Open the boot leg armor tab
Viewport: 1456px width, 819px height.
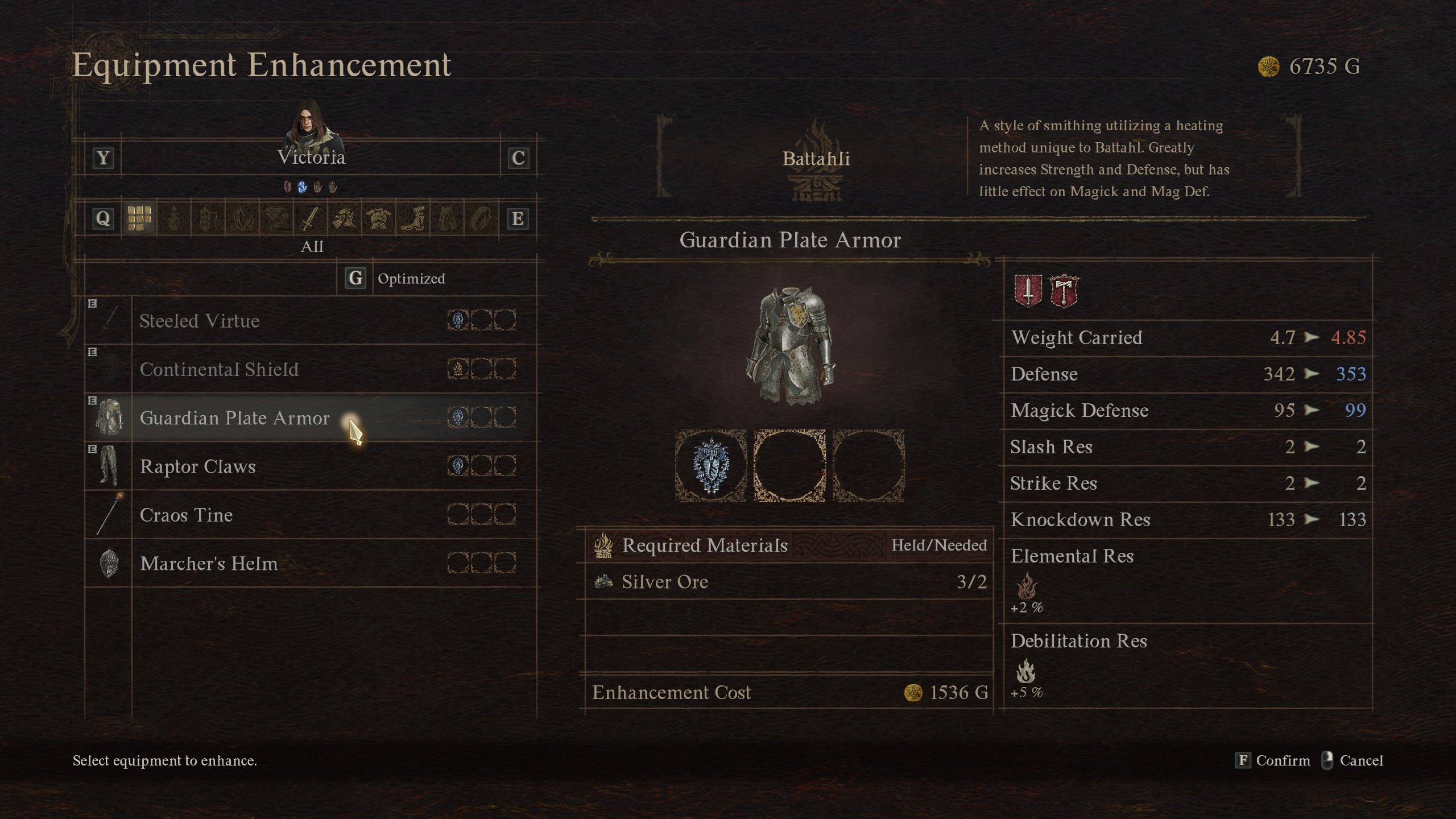click(412, 218)
